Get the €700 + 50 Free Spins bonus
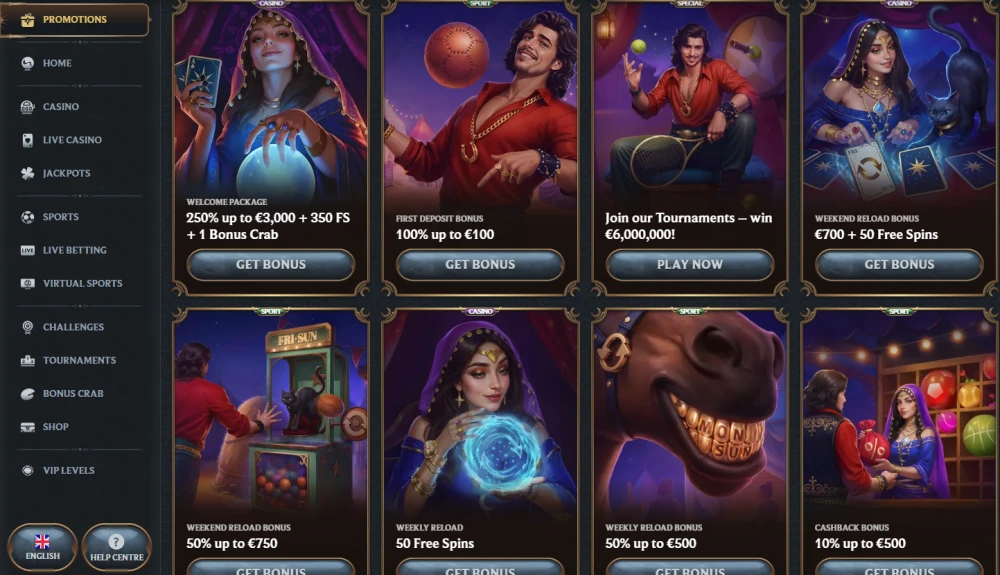Viewport: 1000px width, 575px height. point(899,265)
